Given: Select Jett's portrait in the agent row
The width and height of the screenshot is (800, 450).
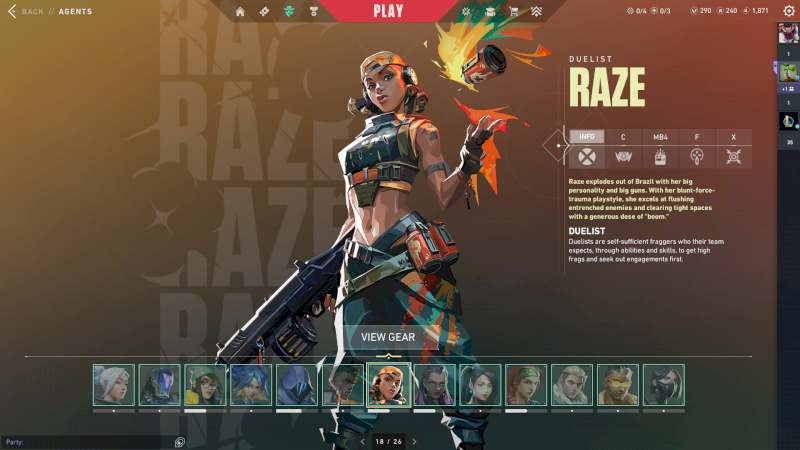Looking at the screenshot, I should point(113,385).
